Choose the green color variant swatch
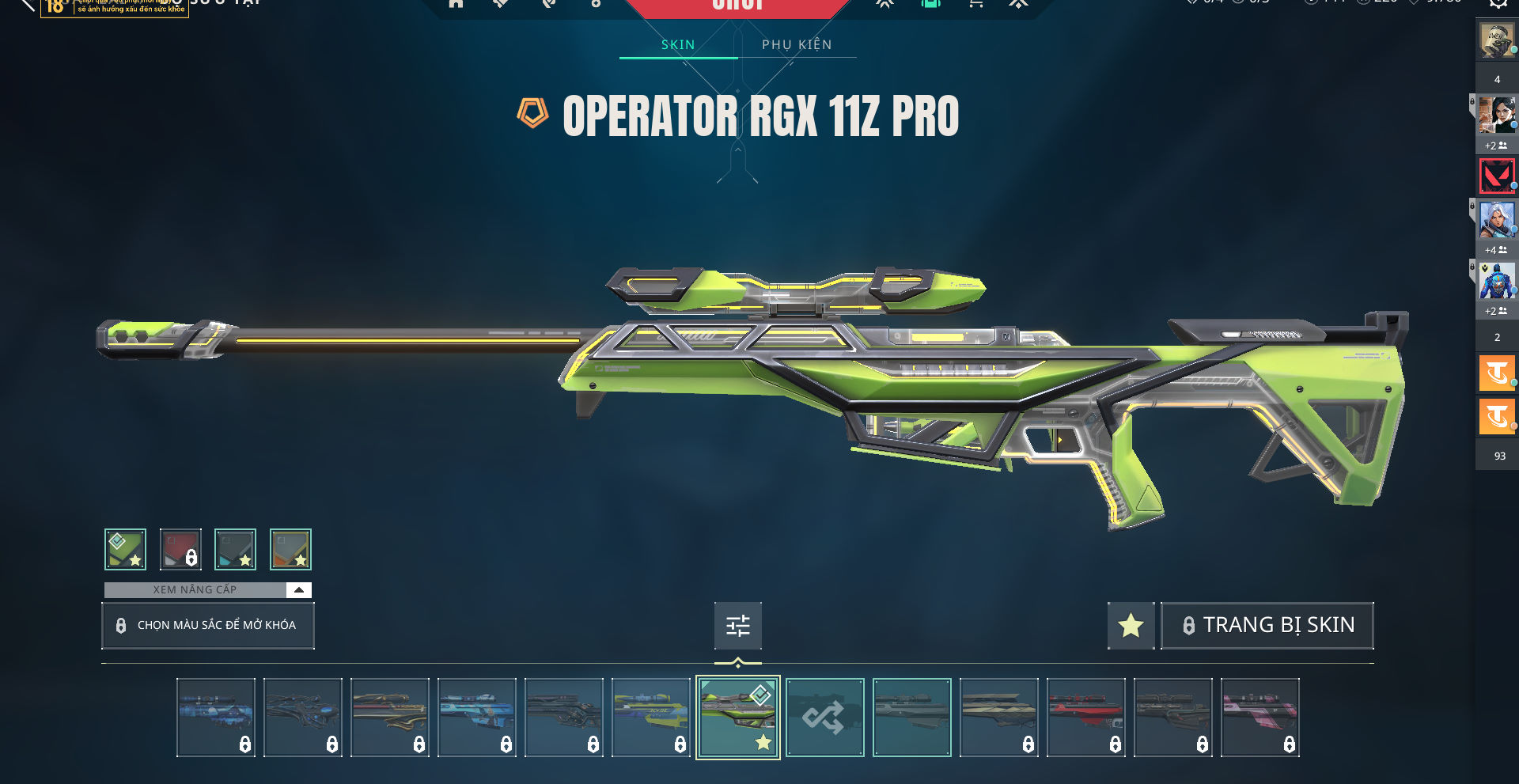 coord(125,549)
